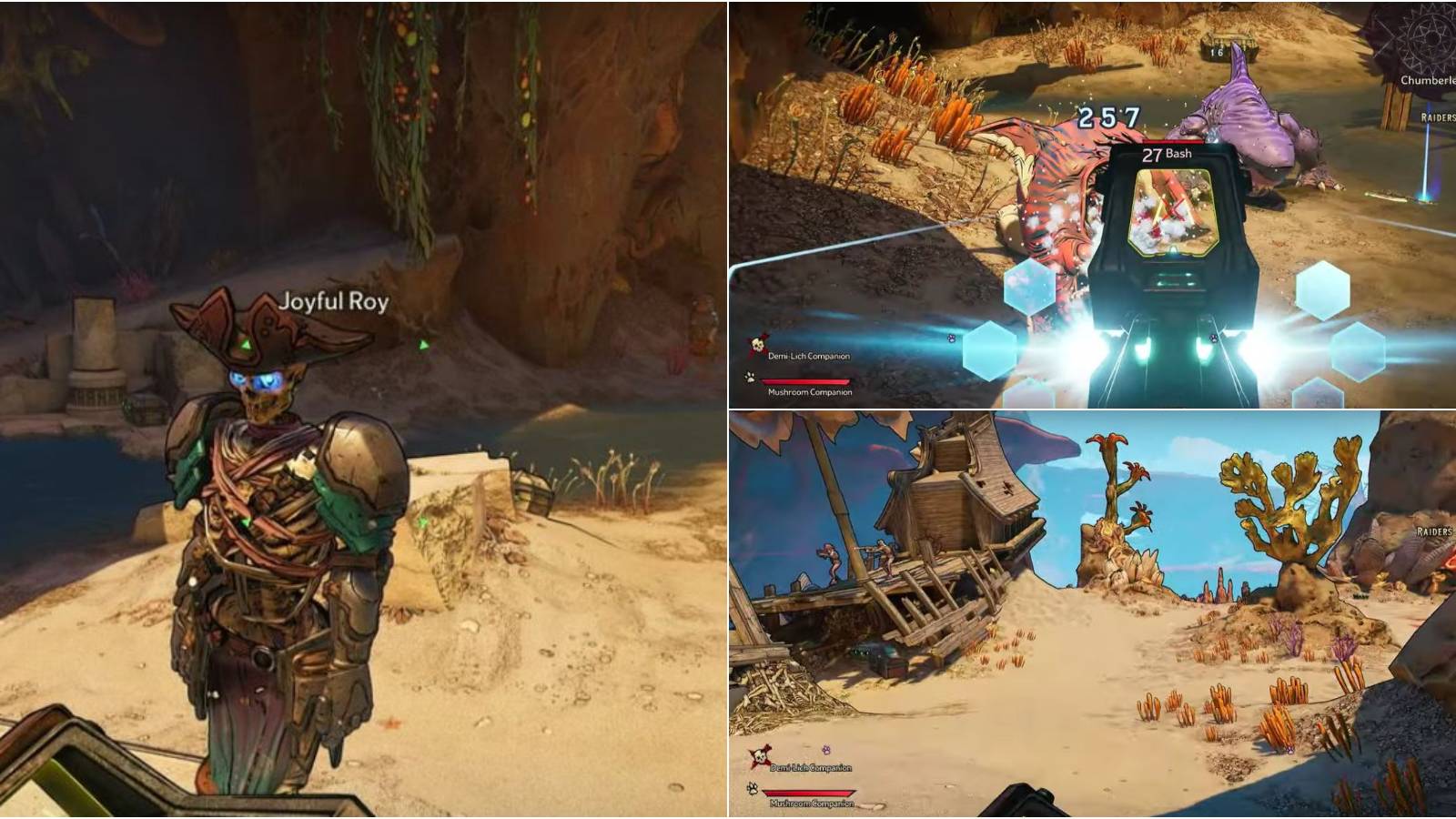Click the 27 Bash damage indicator
Image resolution: width=1456 pixels, height=819 pixels.
pyautogui.click(x=1171, y=155)
